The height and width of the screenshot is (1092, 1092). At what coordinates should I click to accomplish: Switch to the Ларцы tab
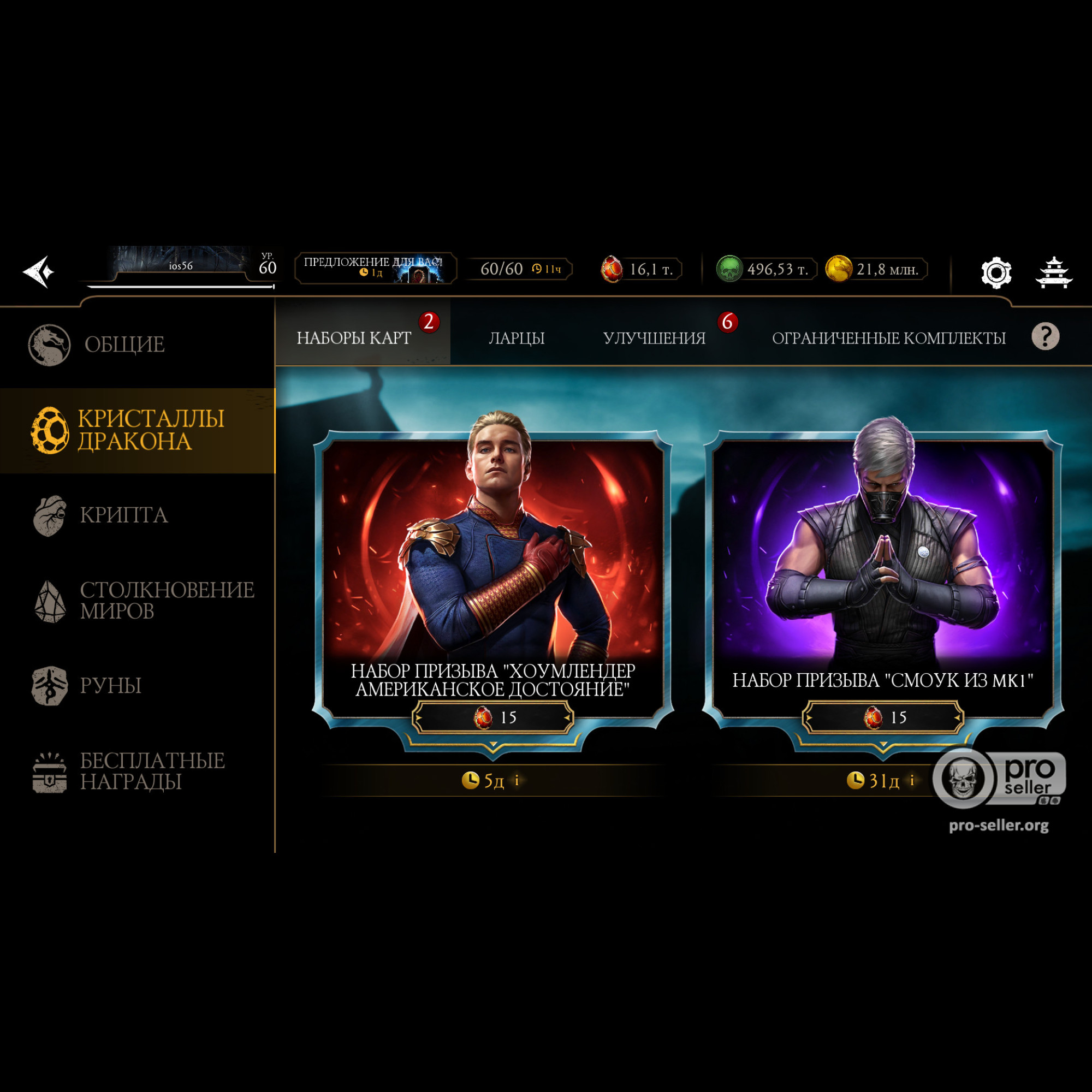tap(517, 338)
